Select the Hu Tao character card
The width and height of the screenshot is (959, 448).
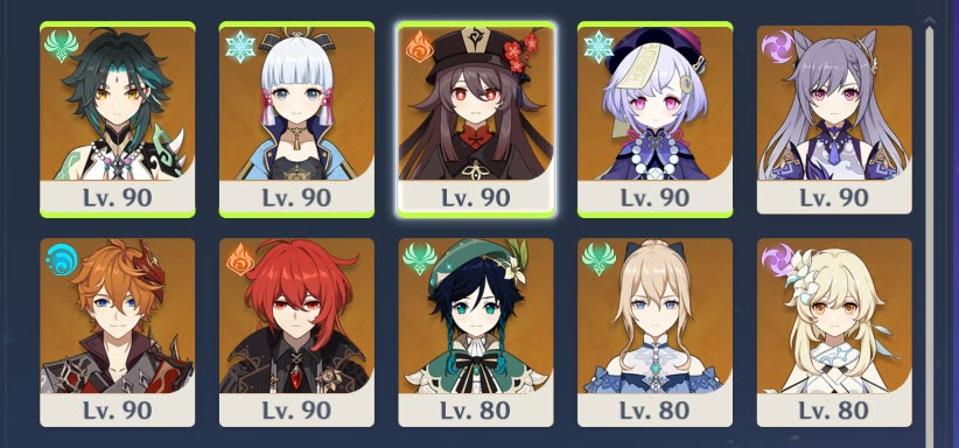[475, 118]
